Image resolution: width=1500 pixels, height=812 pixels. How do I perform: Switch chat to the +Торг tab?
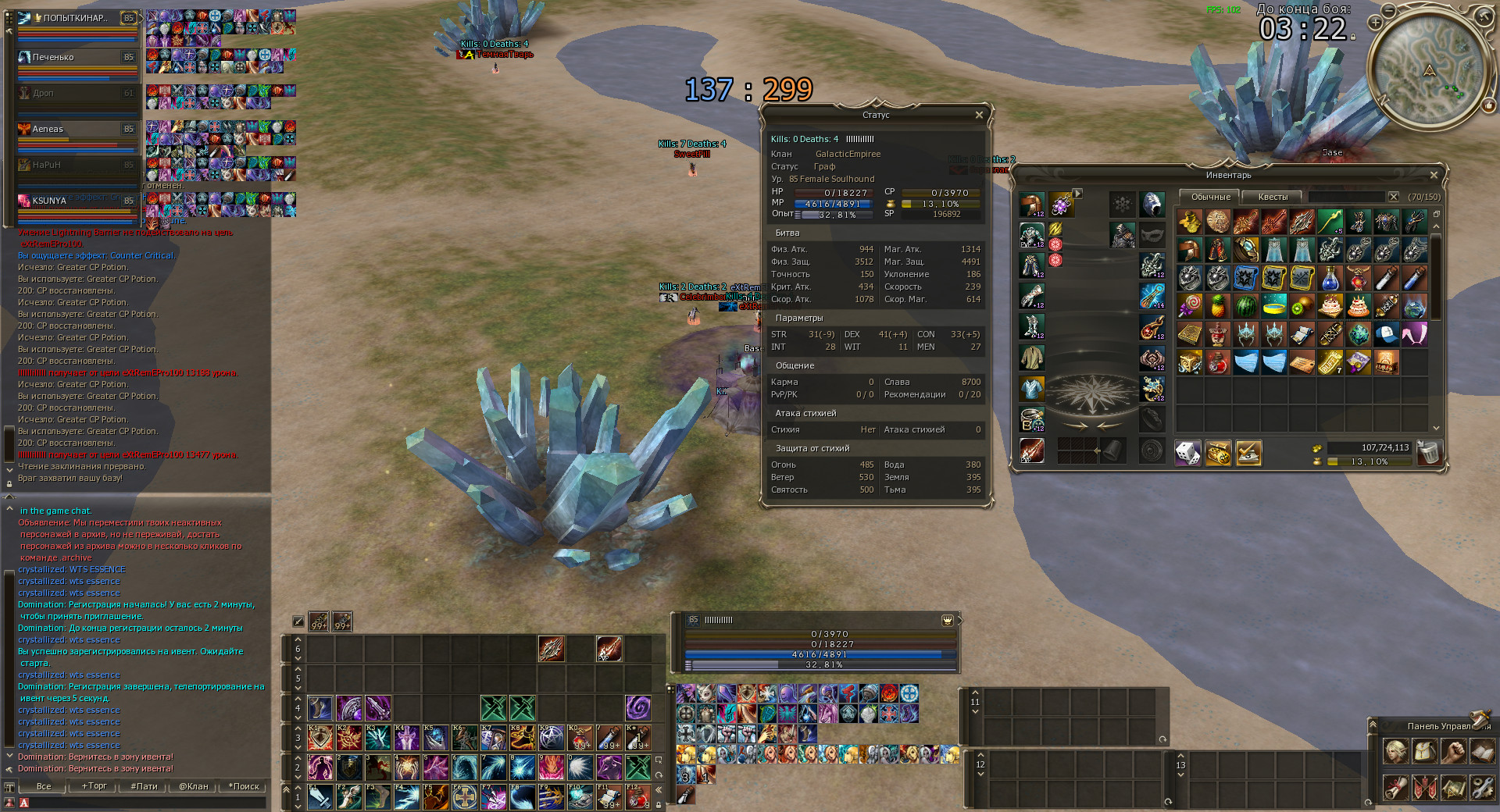tap(95, 786)
